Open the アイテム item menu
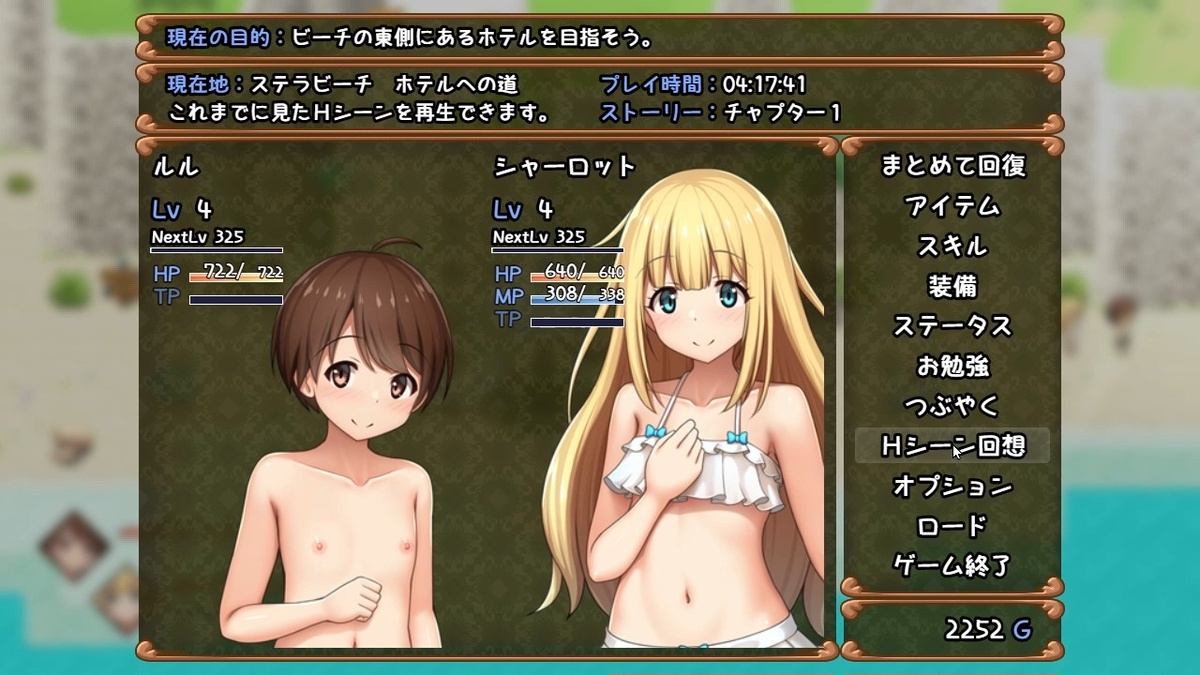This screenshot has width=1200, height=675. (x=952, y=206)
